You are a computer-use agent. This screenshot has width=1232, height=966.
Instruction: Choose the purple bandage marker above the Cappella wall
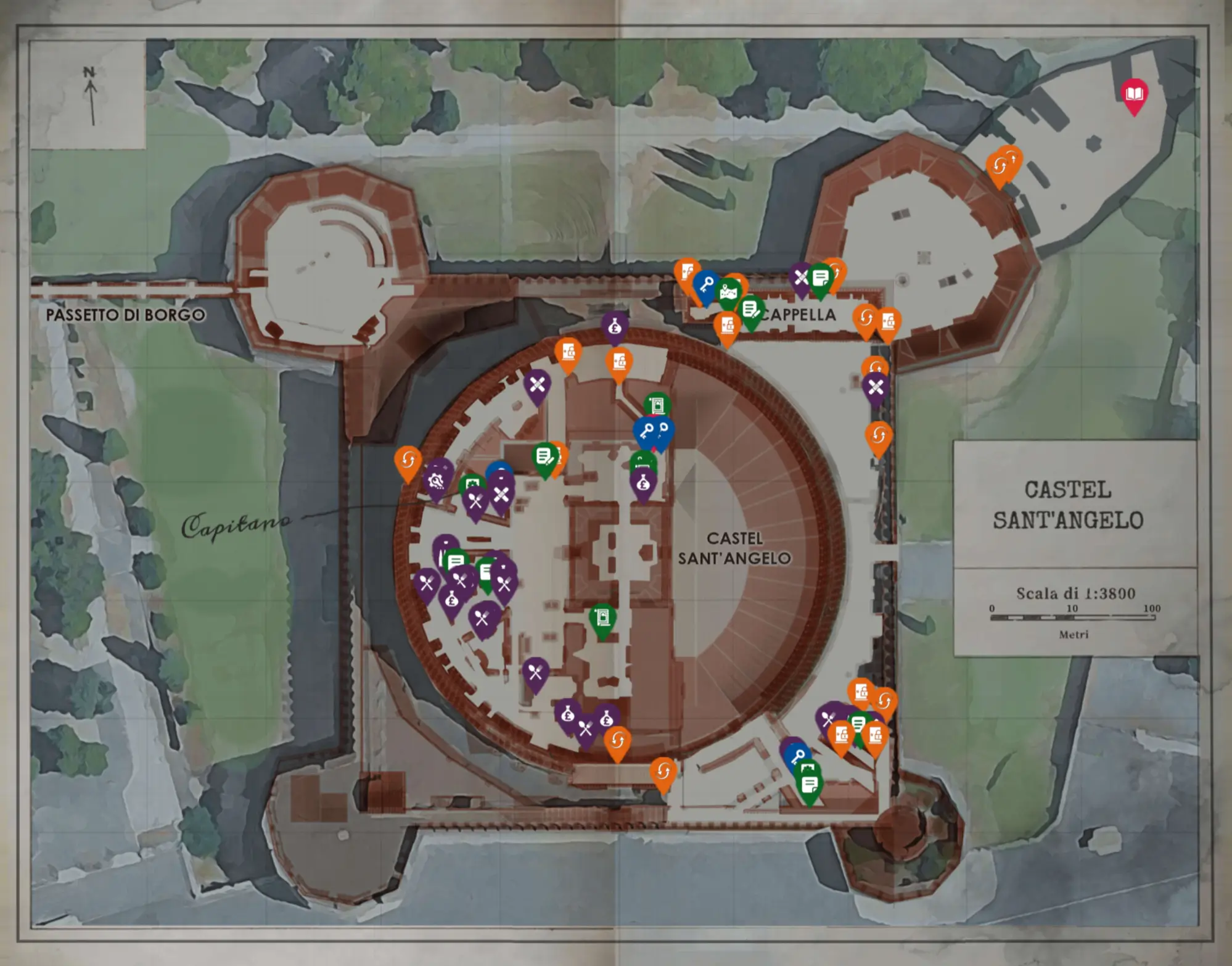click(801, 278)
